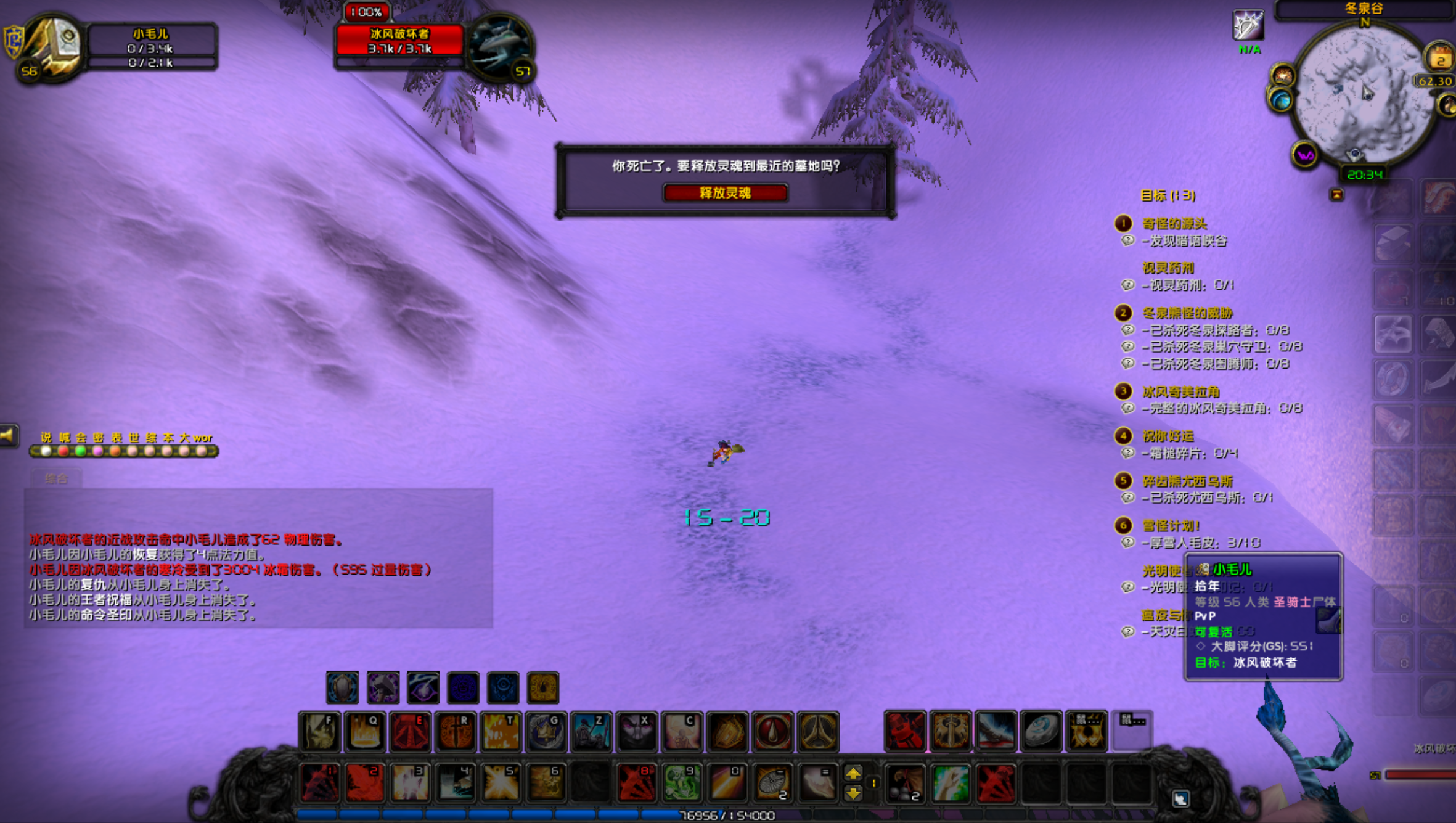Activate the crown blessing ability on G

(546, 732)
